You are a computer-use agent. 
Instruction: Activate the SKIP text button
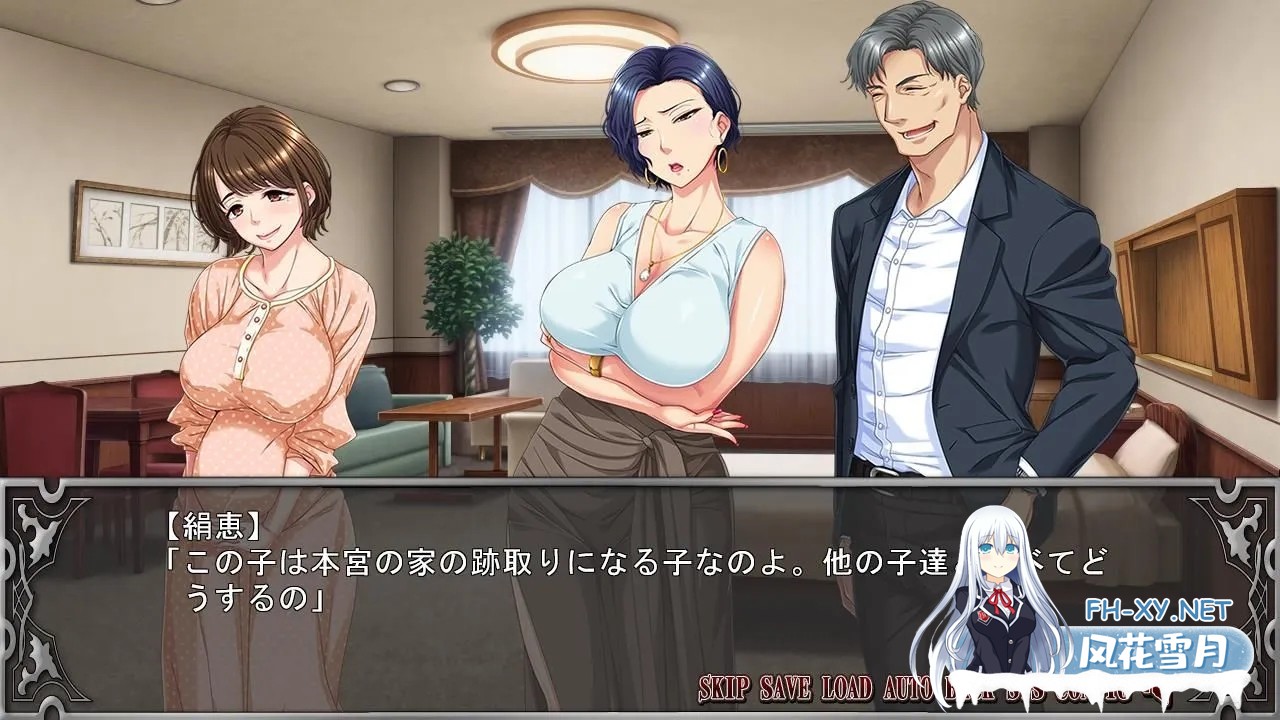point(725,688)
